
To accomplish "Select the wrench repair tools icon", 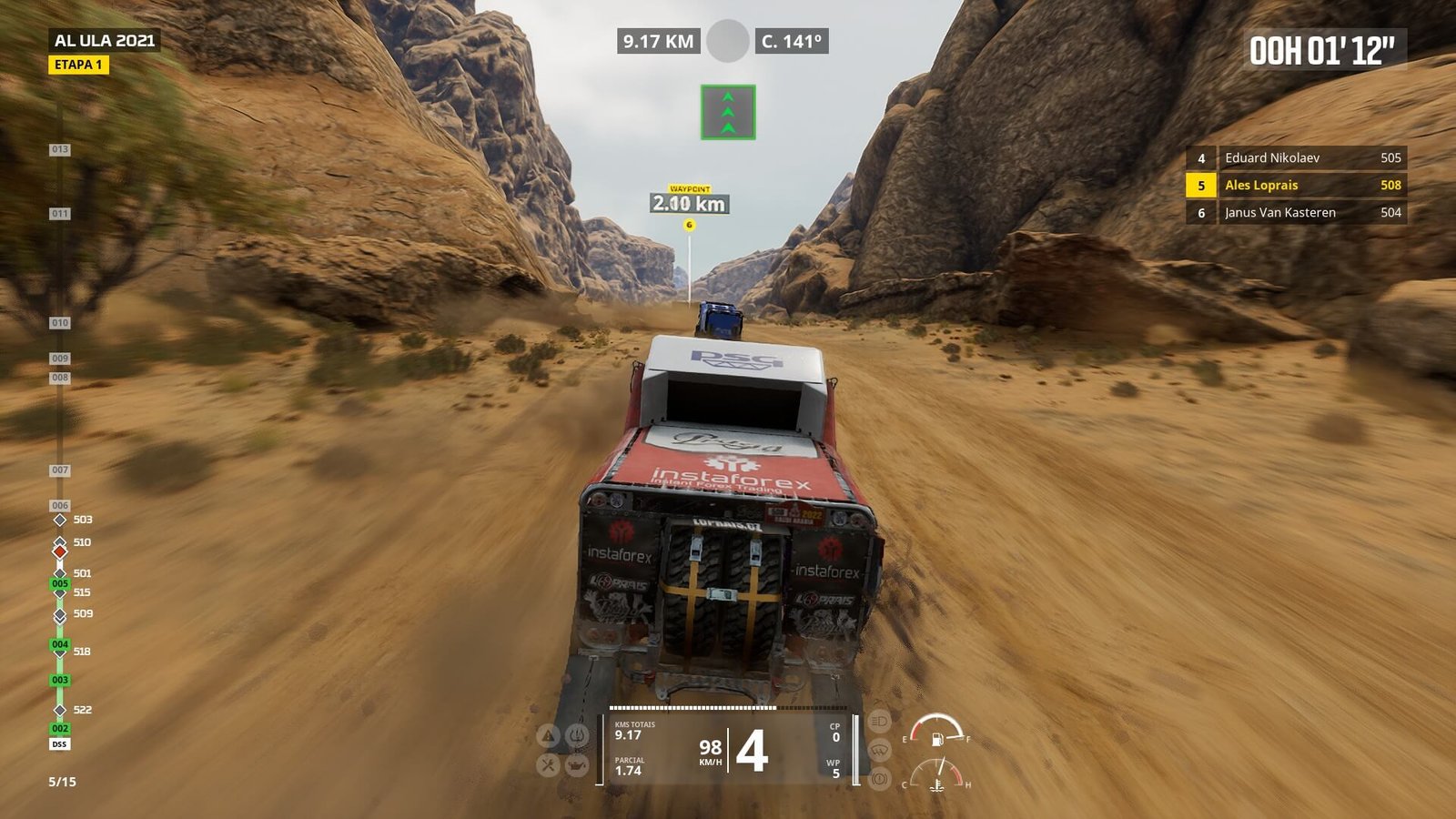I will (548, 765).
